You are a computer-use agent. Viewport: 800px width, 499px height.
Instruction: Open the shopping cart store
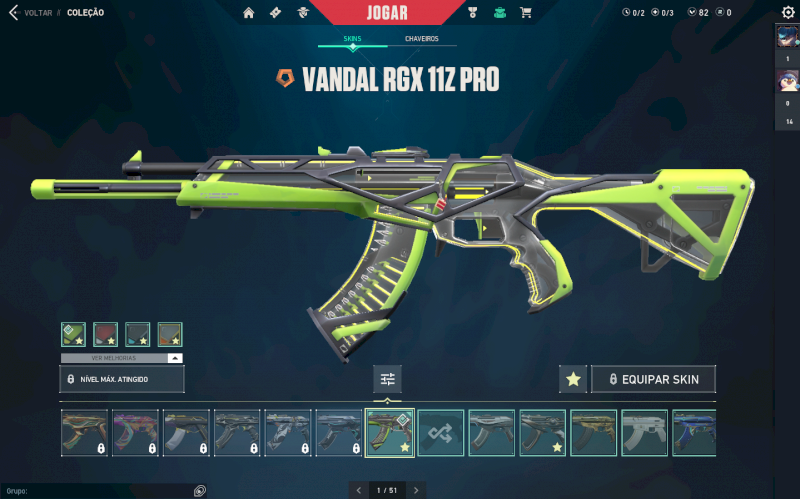coord(526,12)
